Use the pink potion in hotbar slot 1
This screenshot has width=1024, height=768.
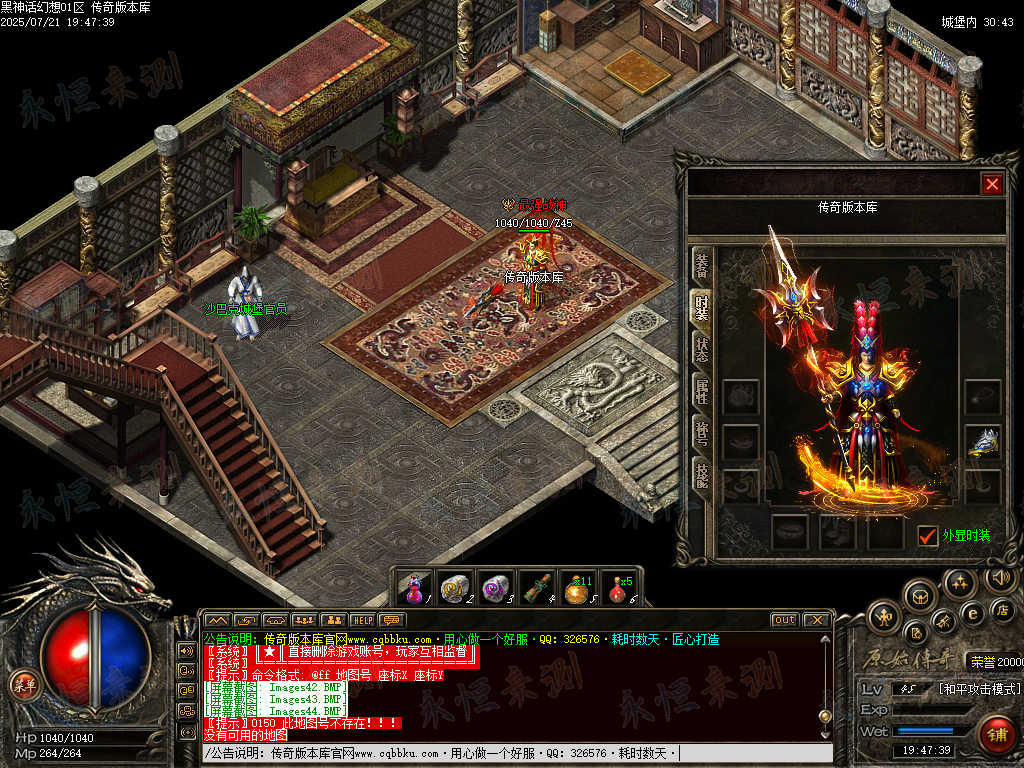pos(414,588)
